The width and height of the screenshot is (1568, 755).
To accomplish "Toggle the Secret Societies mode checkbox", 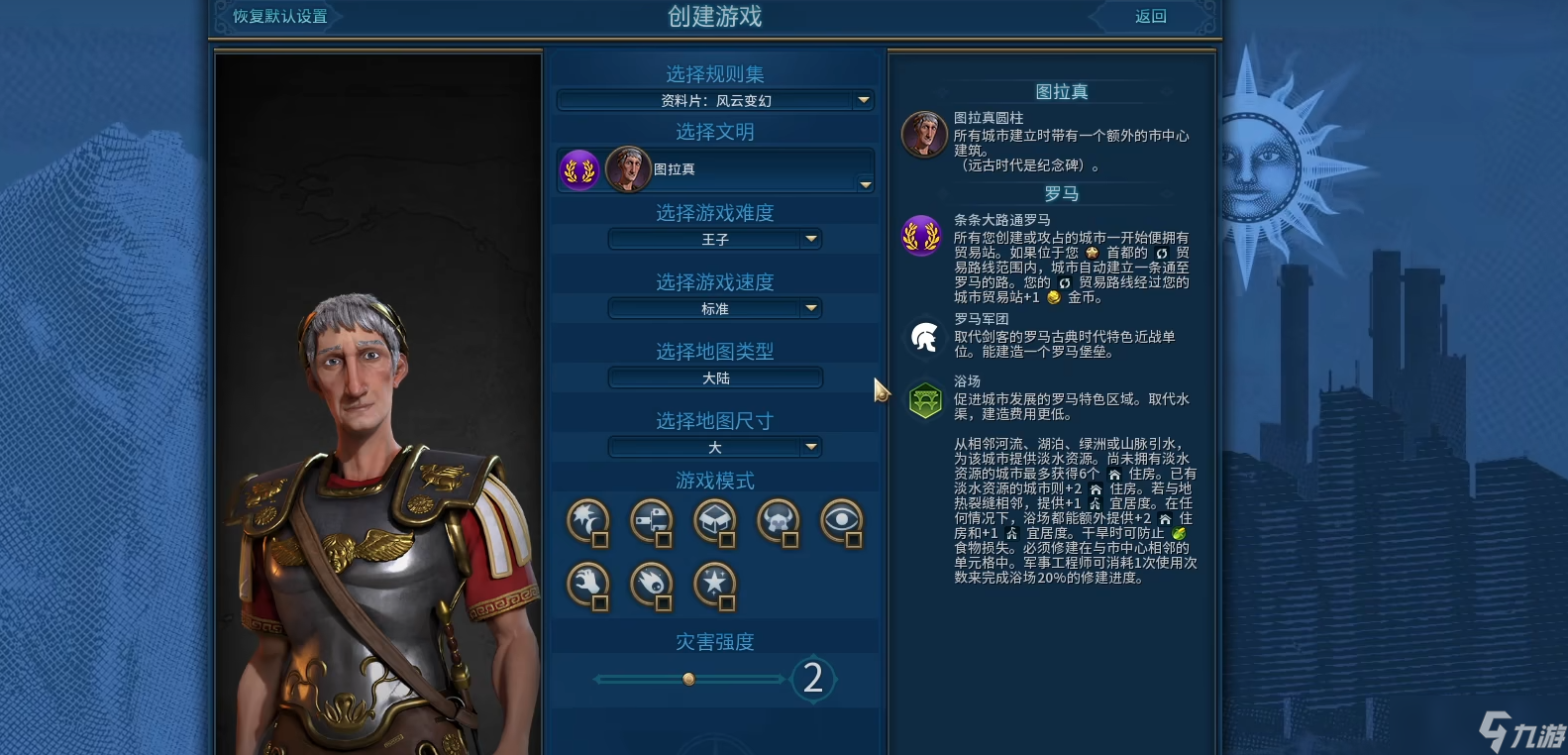I will [x=856, y=538].
